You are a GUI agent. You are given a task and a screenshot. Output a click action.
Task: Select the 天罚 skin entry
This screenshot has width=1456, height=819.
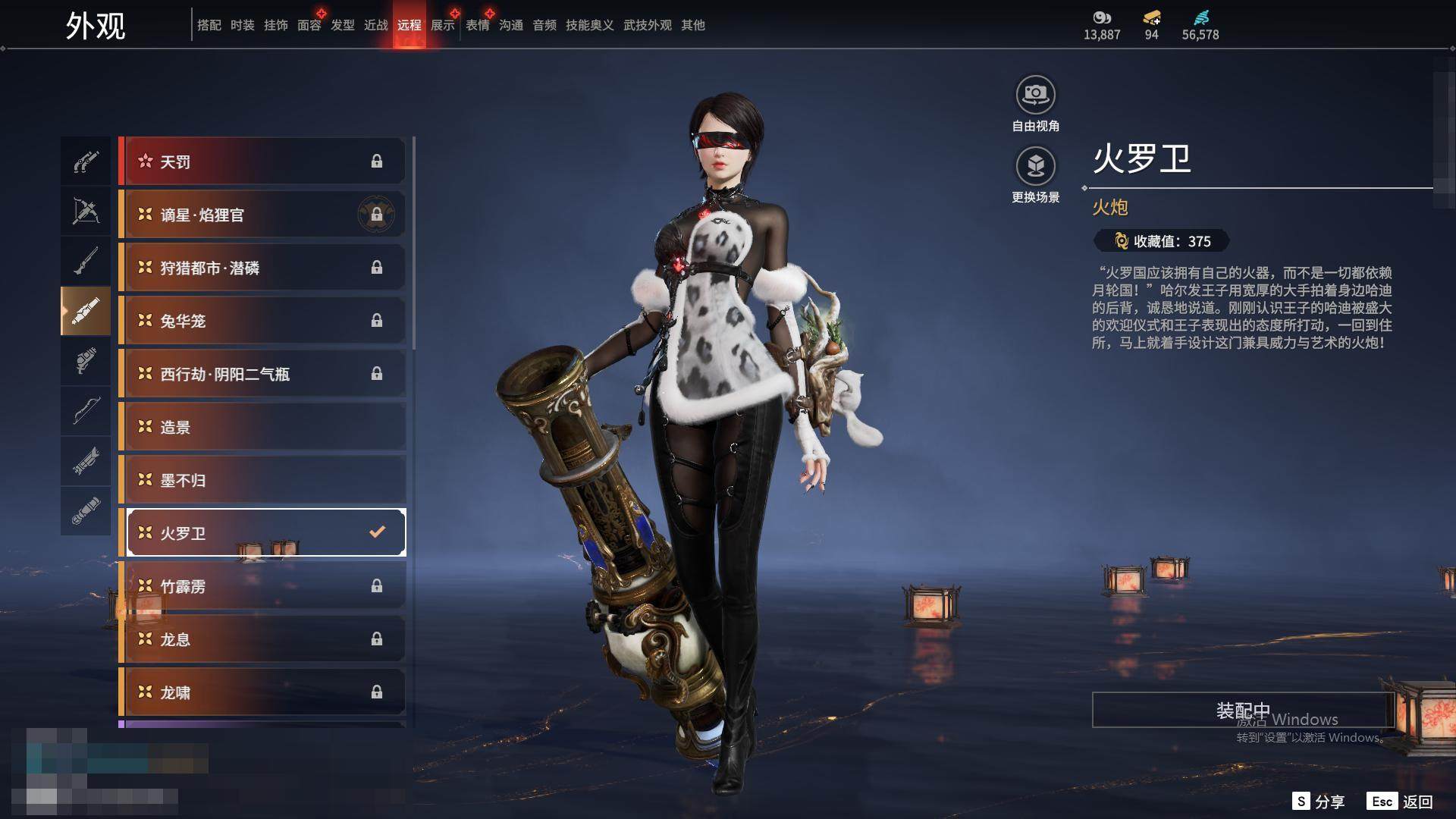262,162
